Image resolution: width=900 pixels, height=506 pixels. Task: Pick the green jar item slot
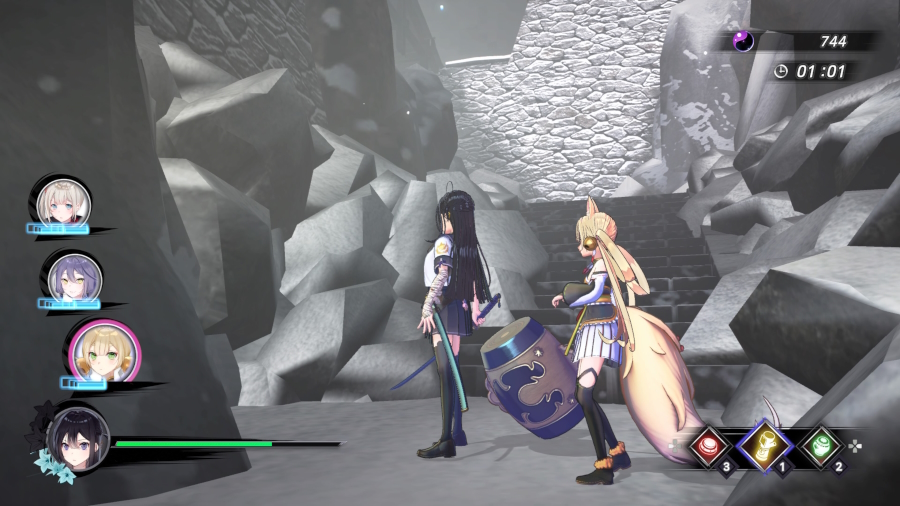click(x=820, y=446)
